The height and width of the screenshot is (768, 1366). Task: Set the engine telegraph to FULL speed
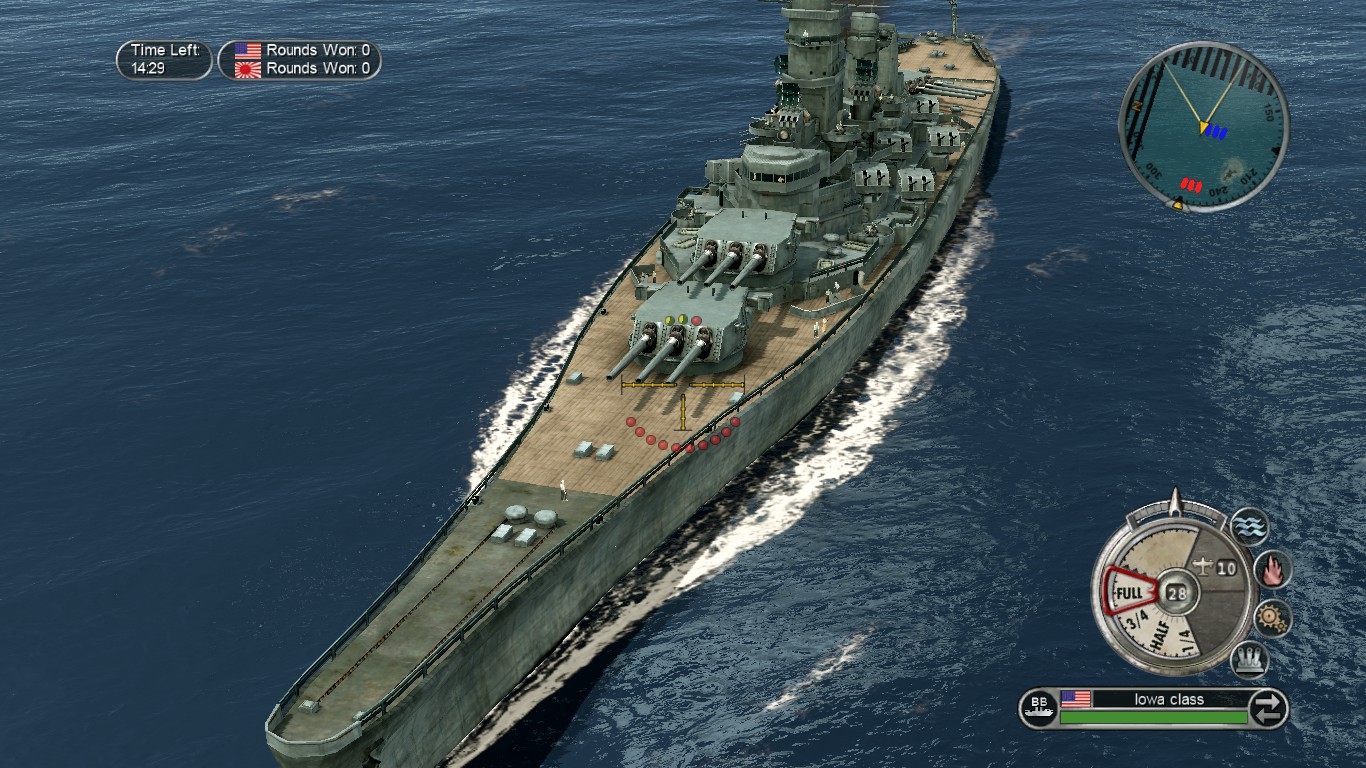pos(1127,592)
